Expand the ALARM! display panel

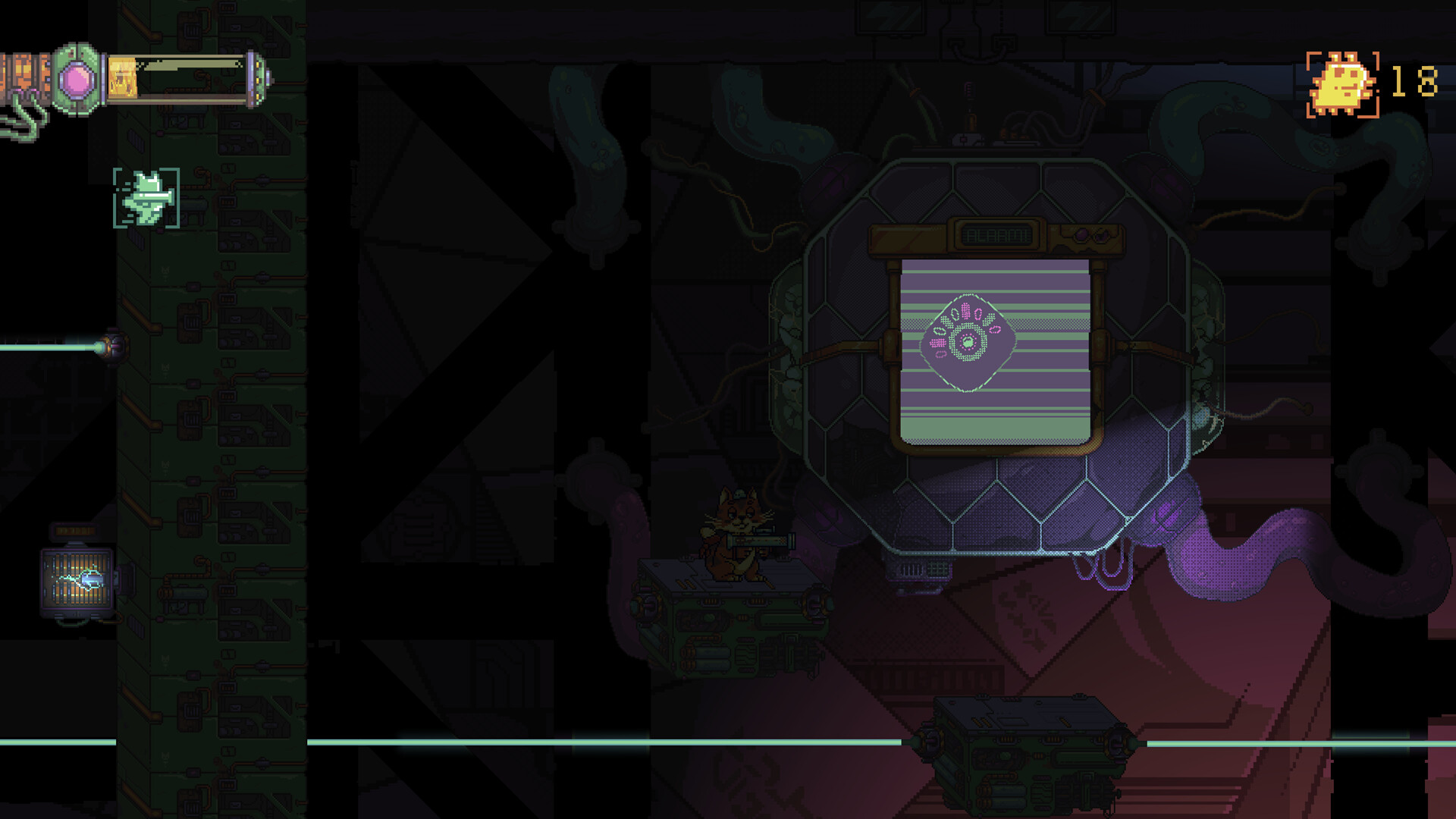coord(995,235)
